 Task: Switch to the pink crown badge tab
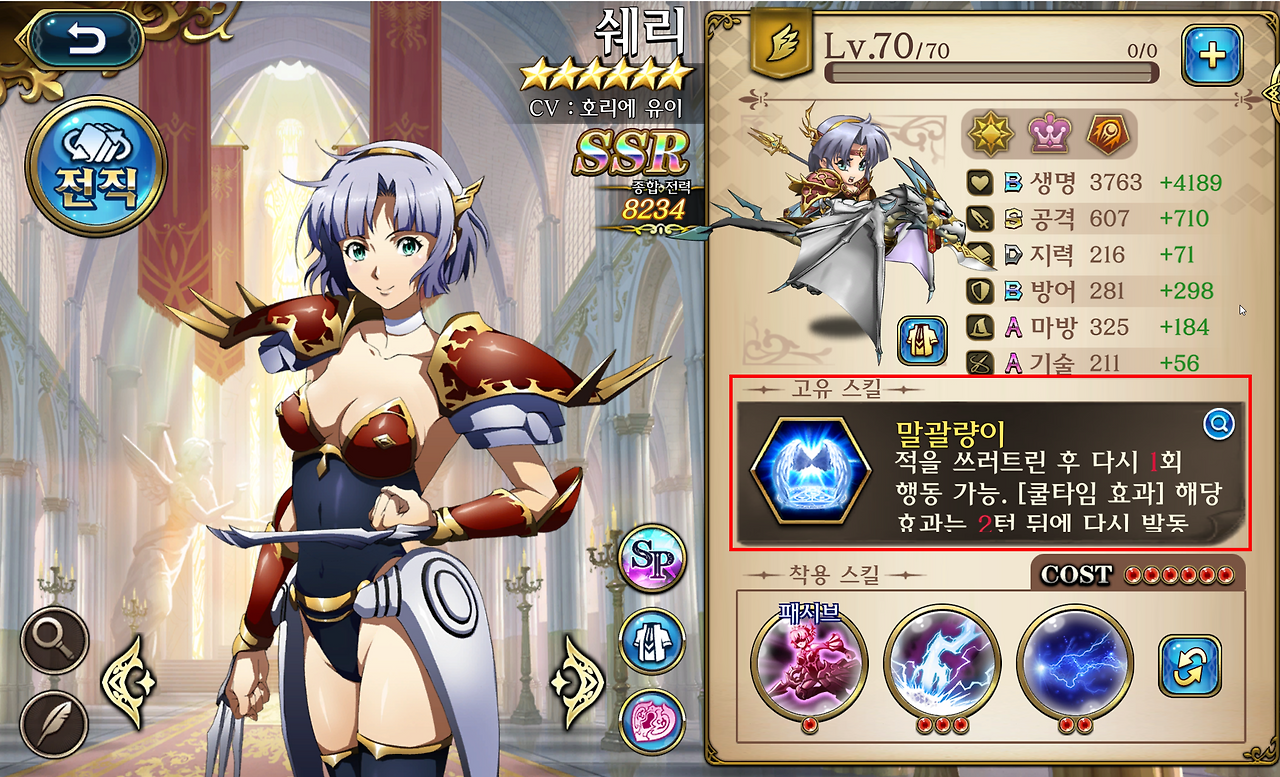1049,131
